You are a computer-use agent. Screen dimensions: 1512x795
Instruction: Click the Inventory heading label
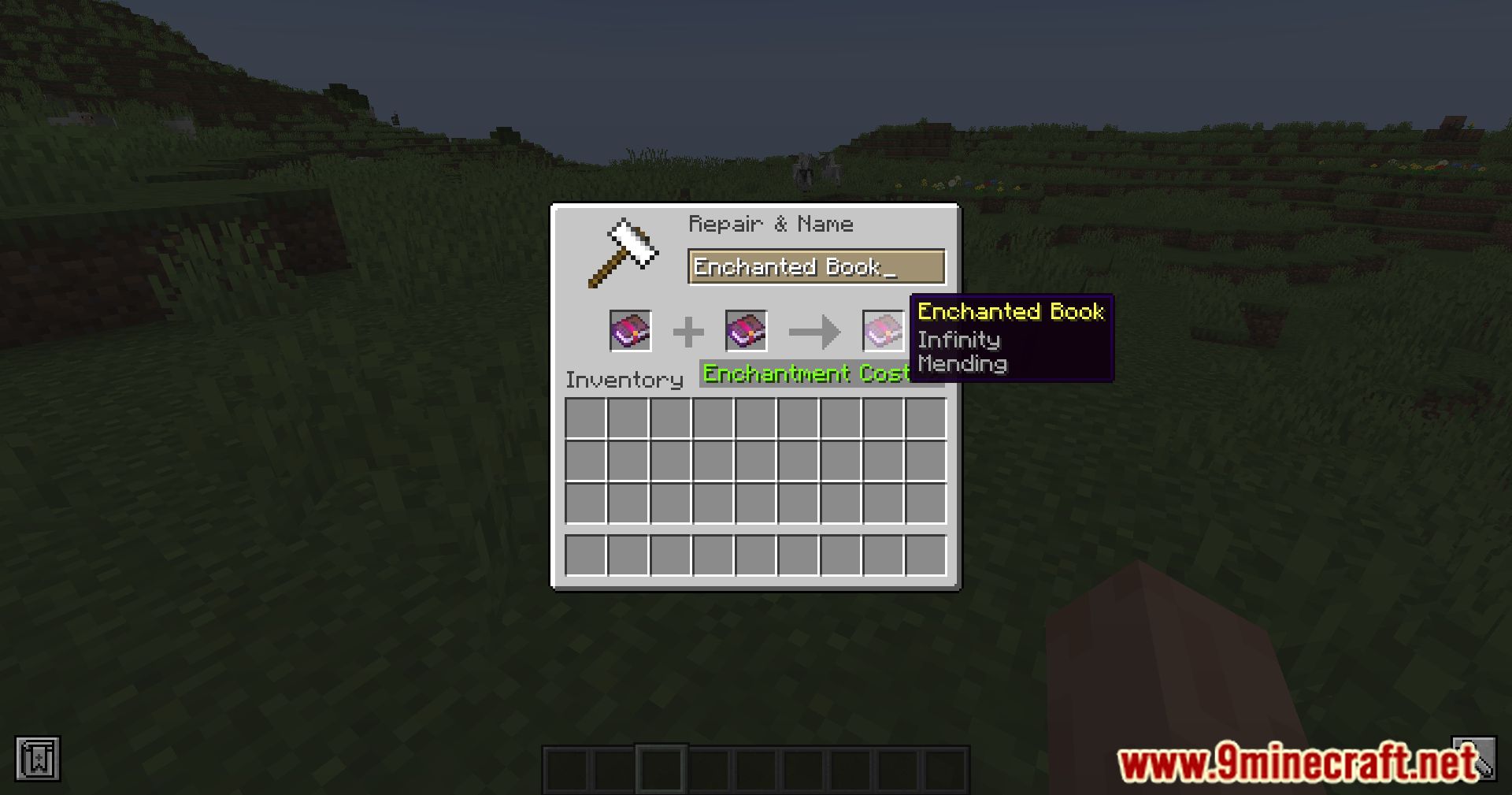click(x=624, y=380)
